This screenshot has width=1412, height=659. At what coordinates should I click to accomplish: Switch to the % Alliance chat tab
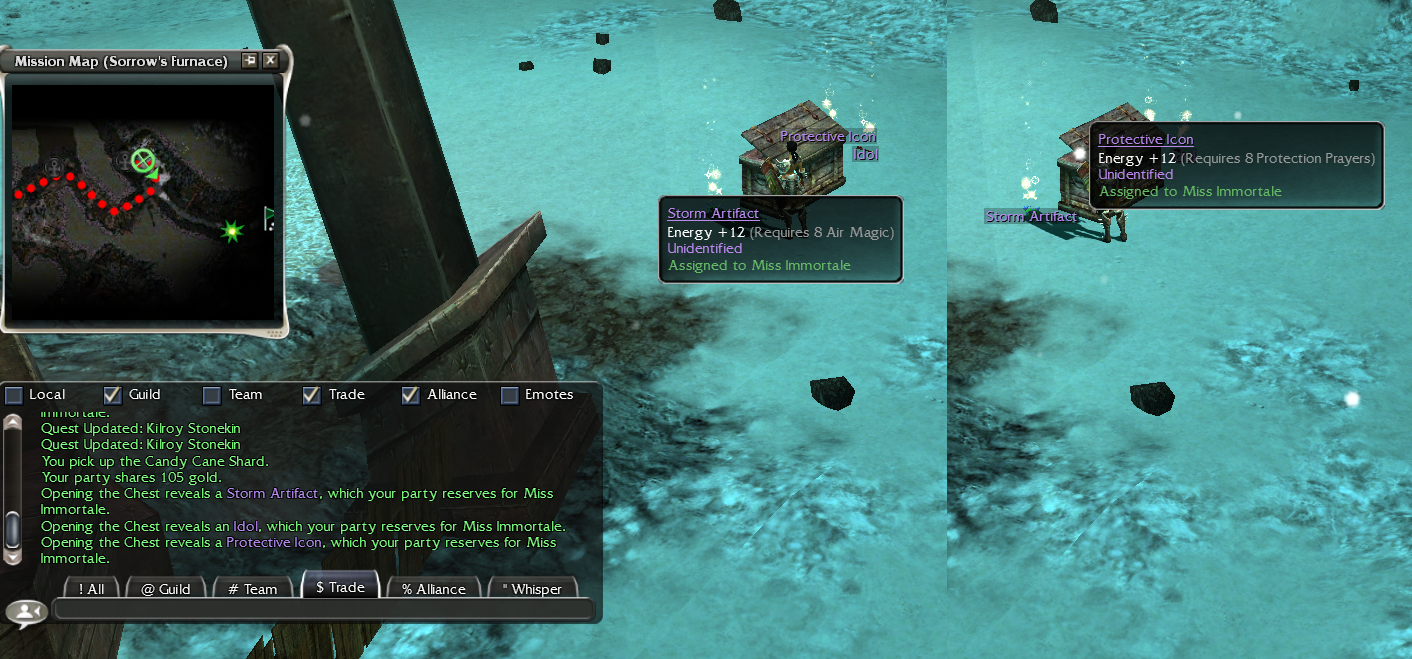tap(434, 589)
